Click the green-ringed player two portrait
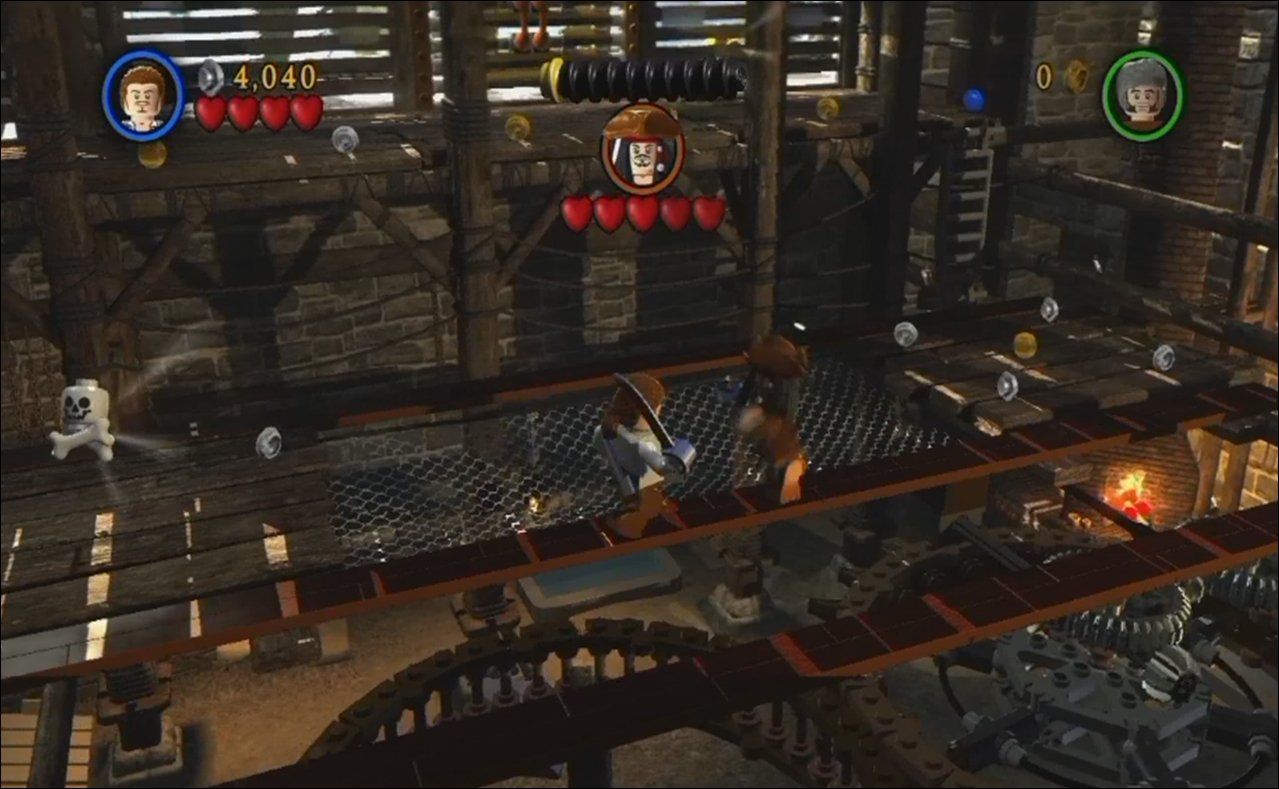The height and width of the screenshot is (789, 1279). click(x=1143, y=96)
